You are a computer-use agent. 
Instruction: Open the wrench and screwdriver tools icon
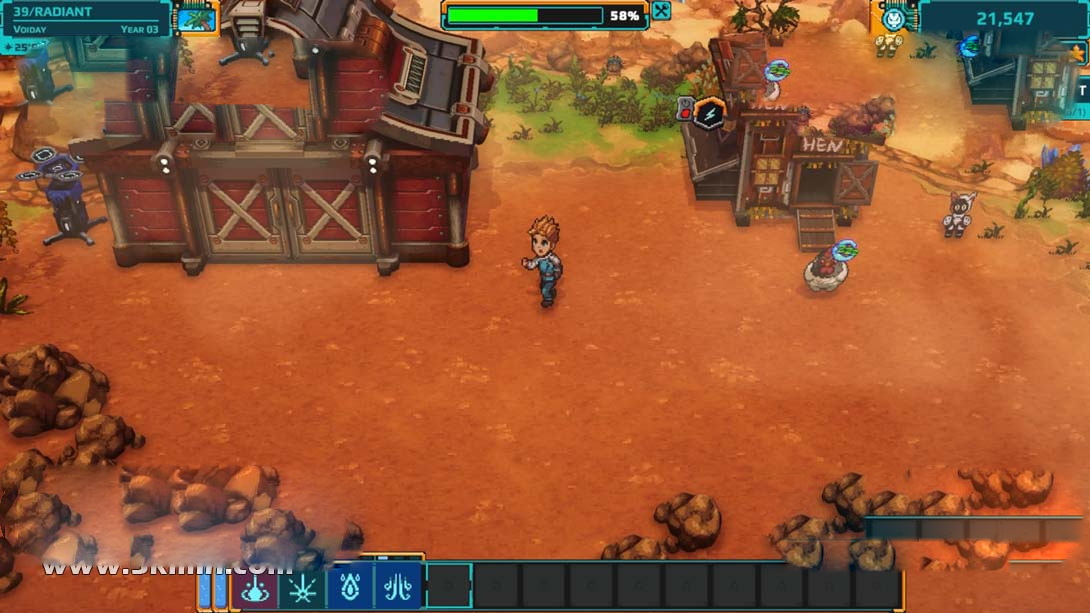pyautogui.click(x=661, y=12)
